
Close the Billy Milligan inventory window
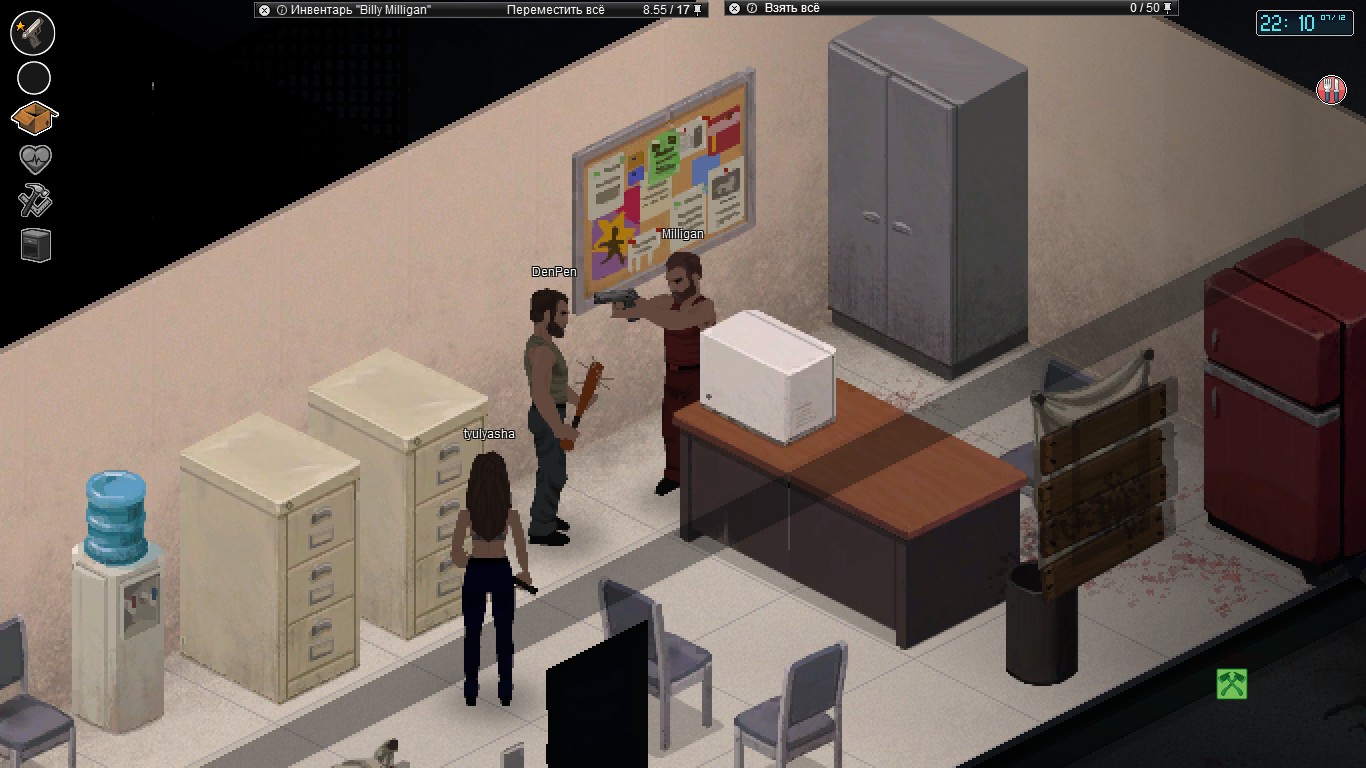[266, 10]
